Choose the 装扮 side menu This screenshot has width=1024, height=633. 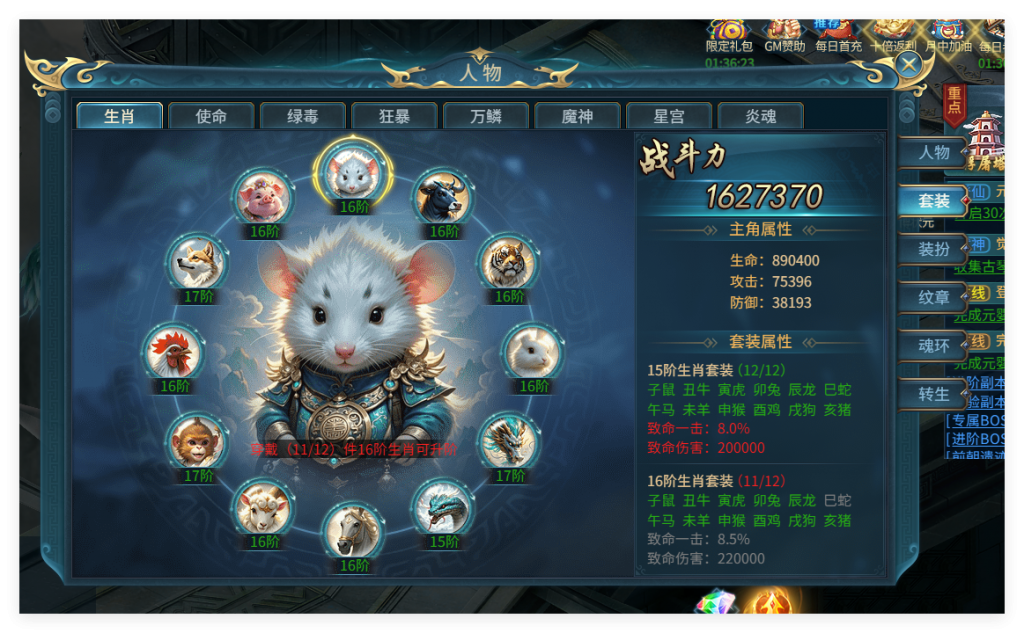pyautogui.click(x=933, y=249)
